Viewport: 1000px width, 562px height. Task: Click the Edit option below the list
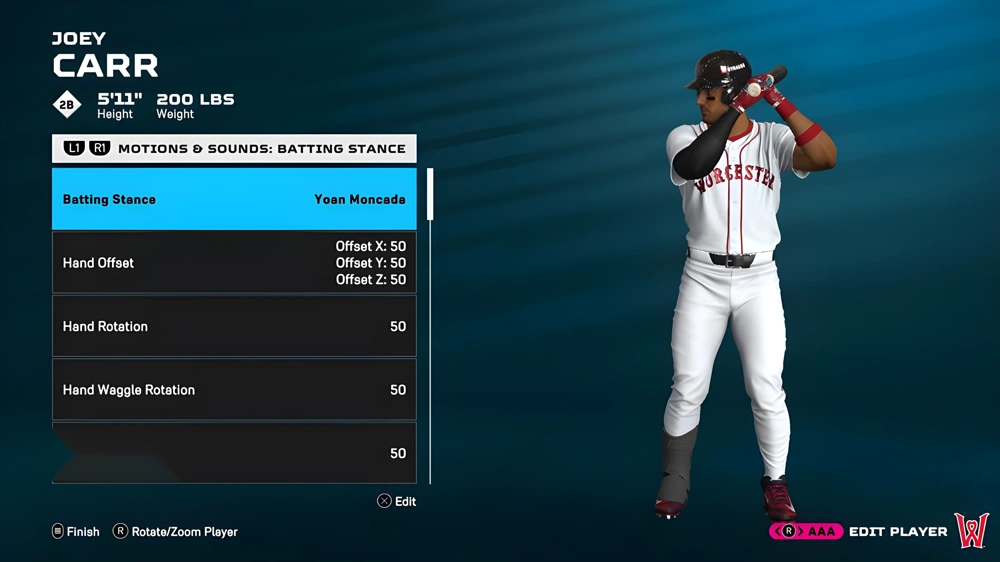397,501
